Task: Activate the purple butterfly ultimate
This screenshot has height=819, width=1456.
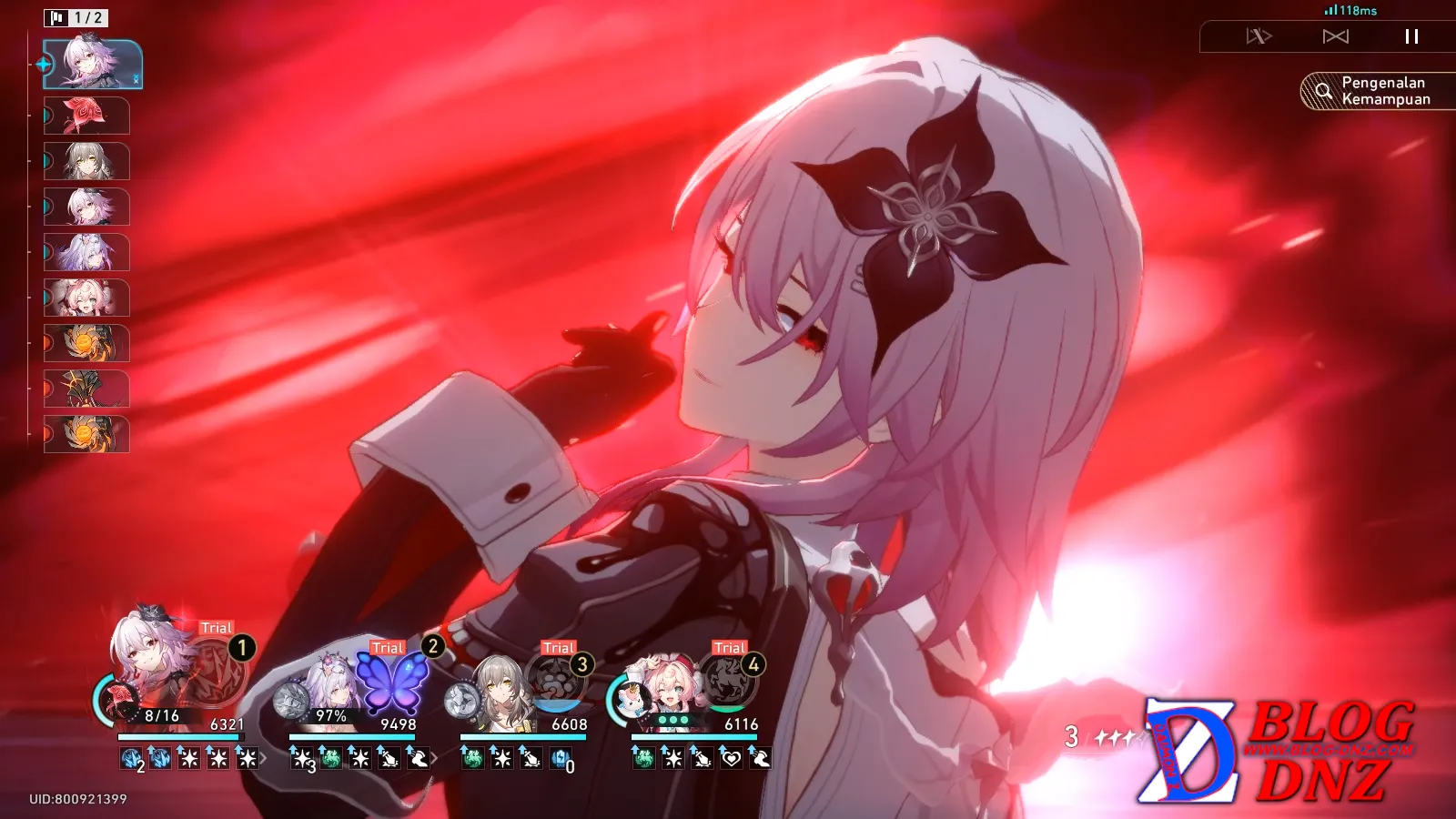Action: (x=390, y=682)
